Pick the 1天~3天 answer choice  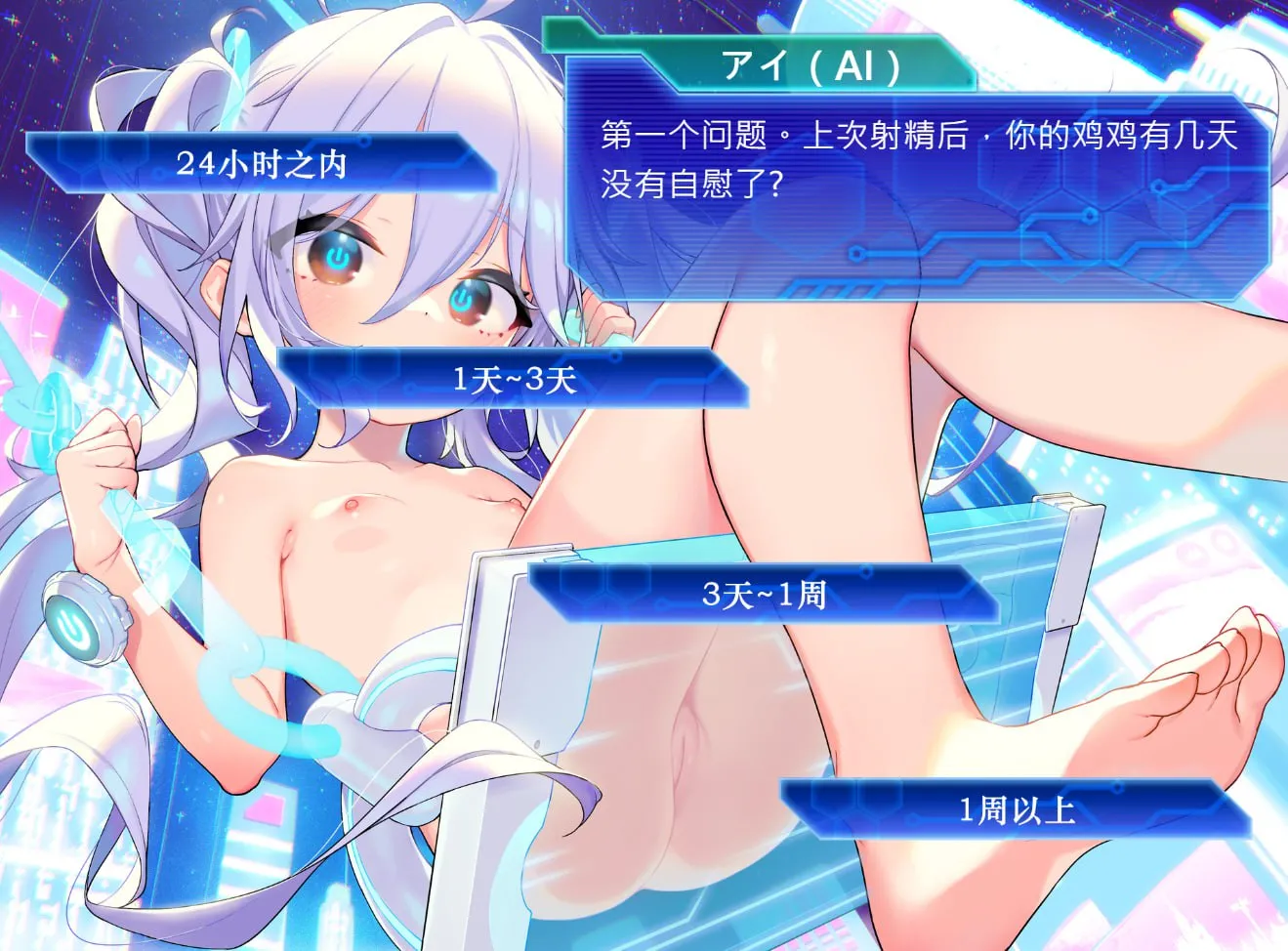[513, 379]
